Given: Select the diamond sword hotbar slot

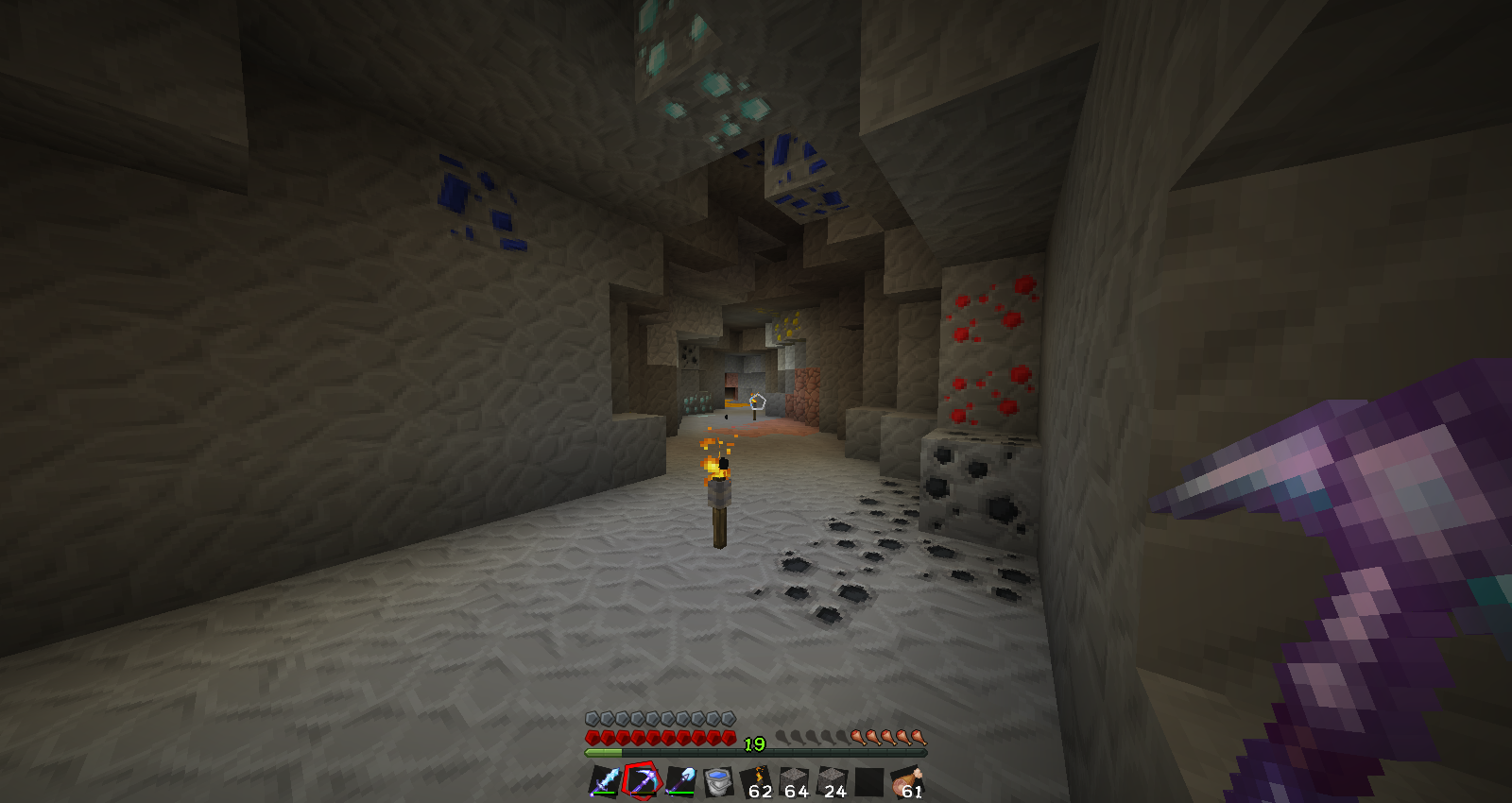Looking at the screenshot, I should (605, 781).
